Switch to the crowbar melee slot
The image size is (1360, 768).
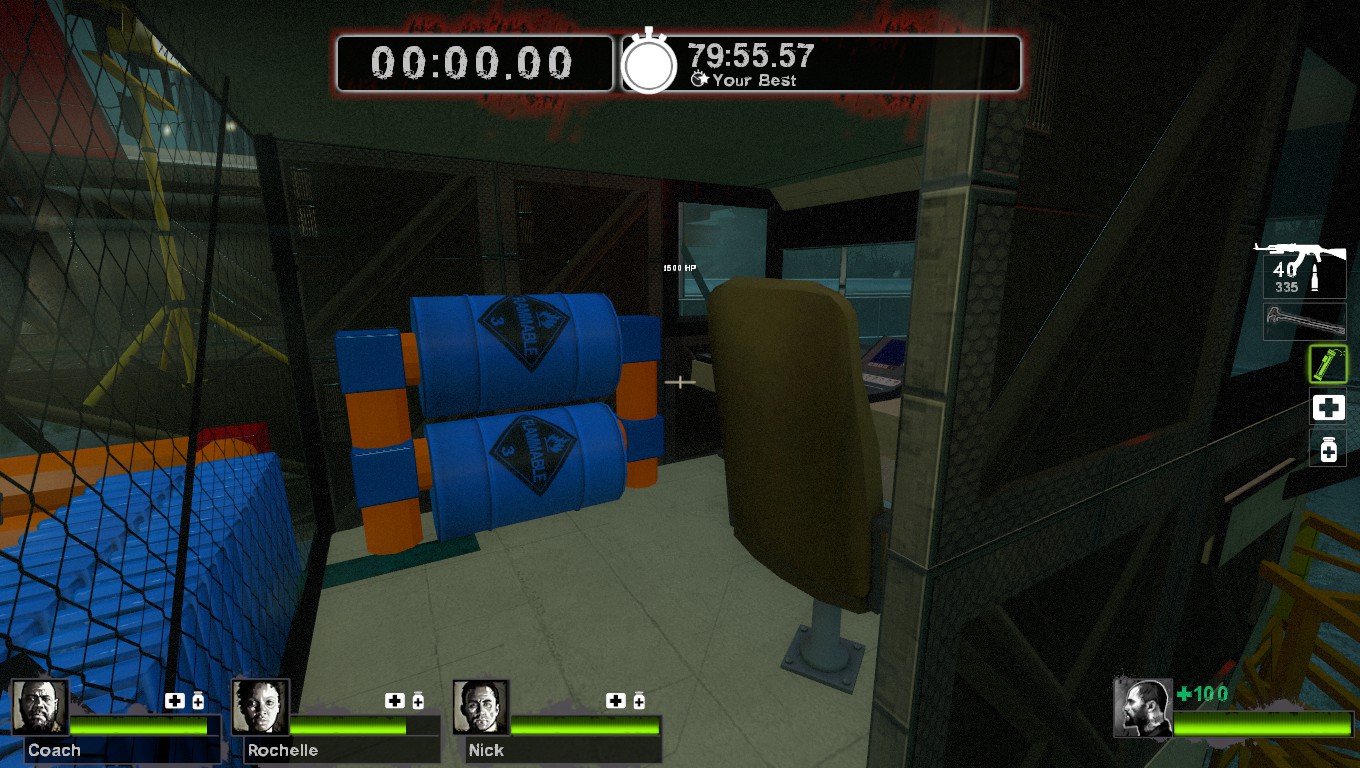(1304, 322)
